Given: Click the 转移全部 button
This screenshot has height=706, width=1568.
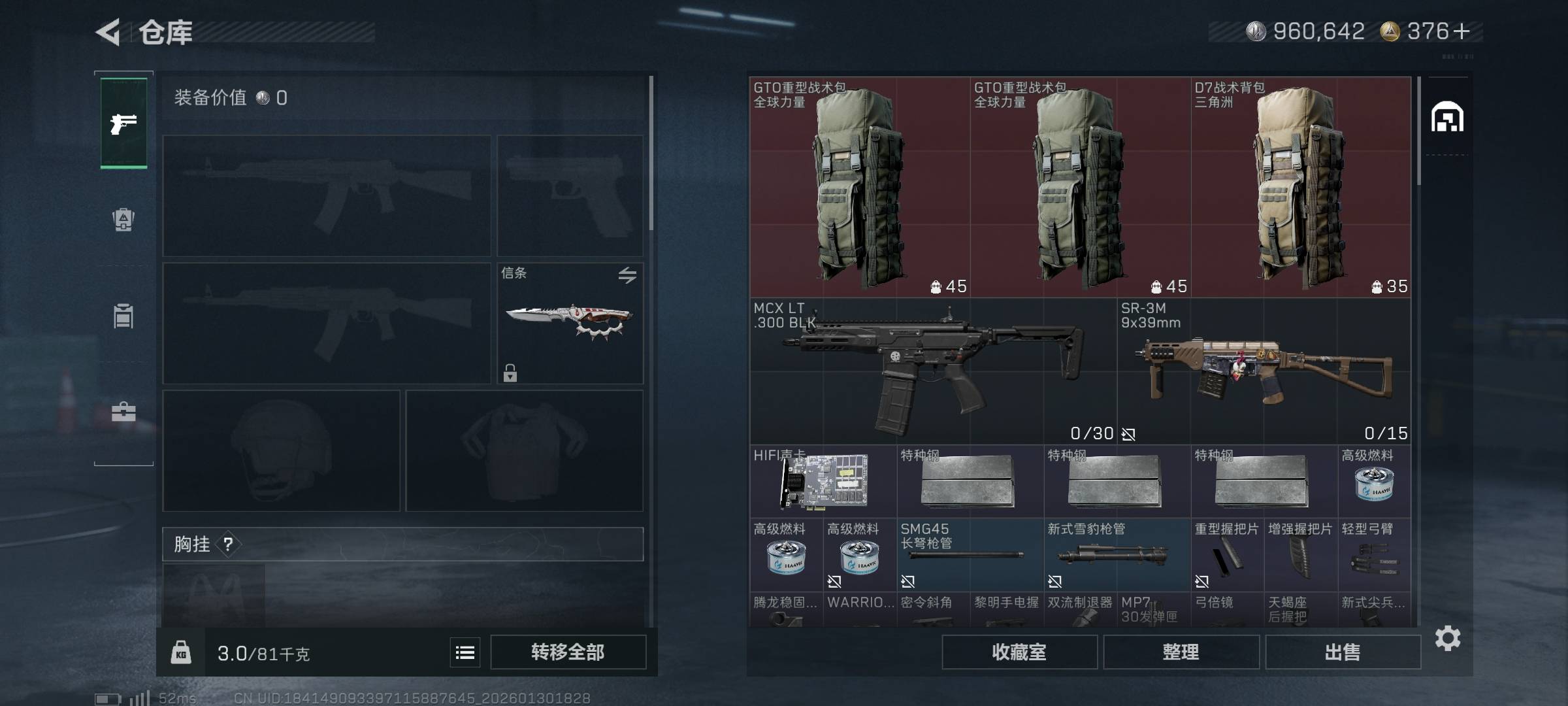Looking at the screenshot, I should [568, 652].
